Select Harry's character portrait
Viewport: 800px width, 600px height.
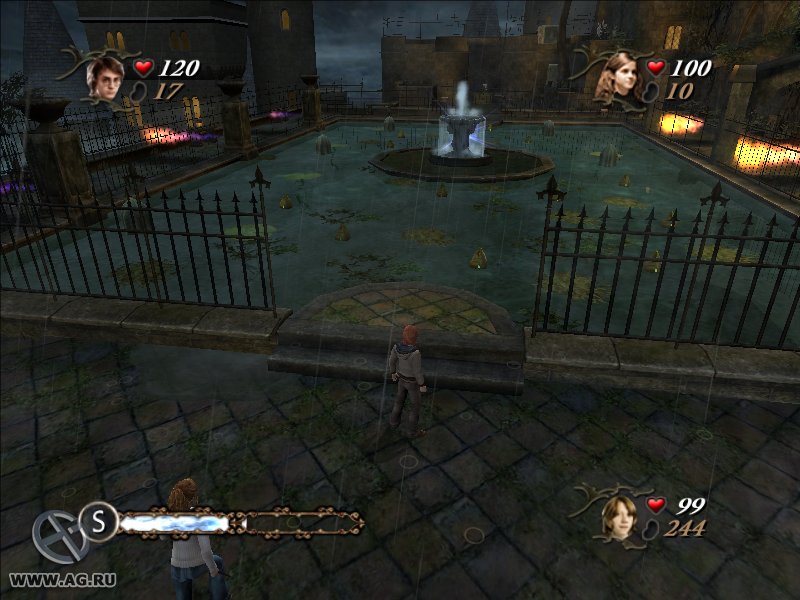pyautogui.click(x=104, y=77)
